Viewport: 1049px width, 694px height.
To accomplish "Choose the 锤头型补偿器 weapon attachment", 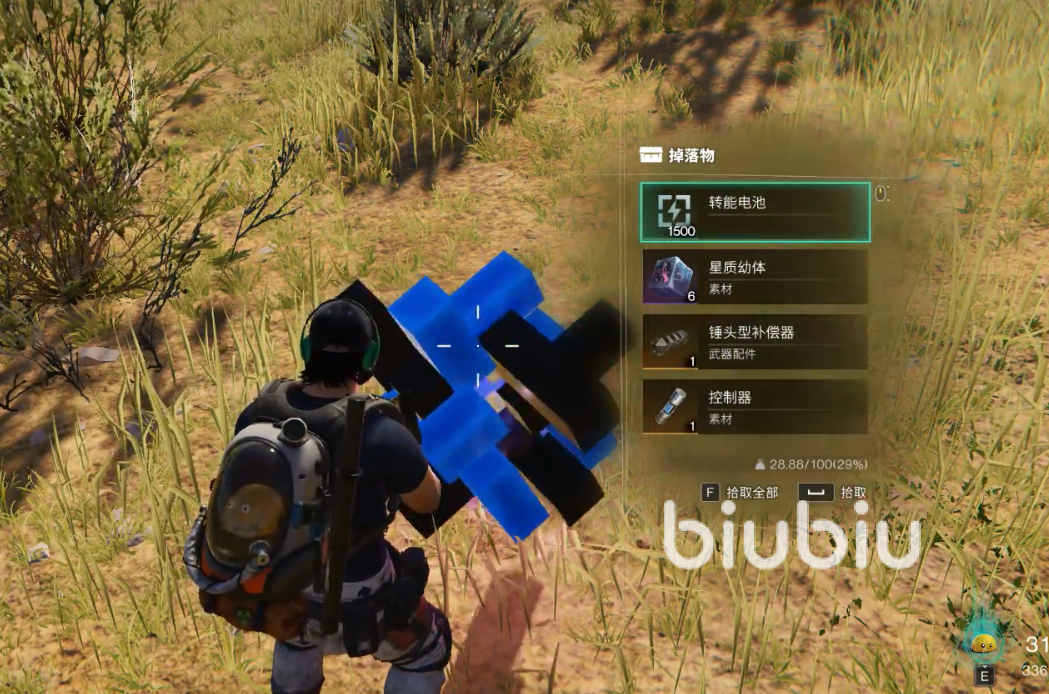I will [755, 342].
